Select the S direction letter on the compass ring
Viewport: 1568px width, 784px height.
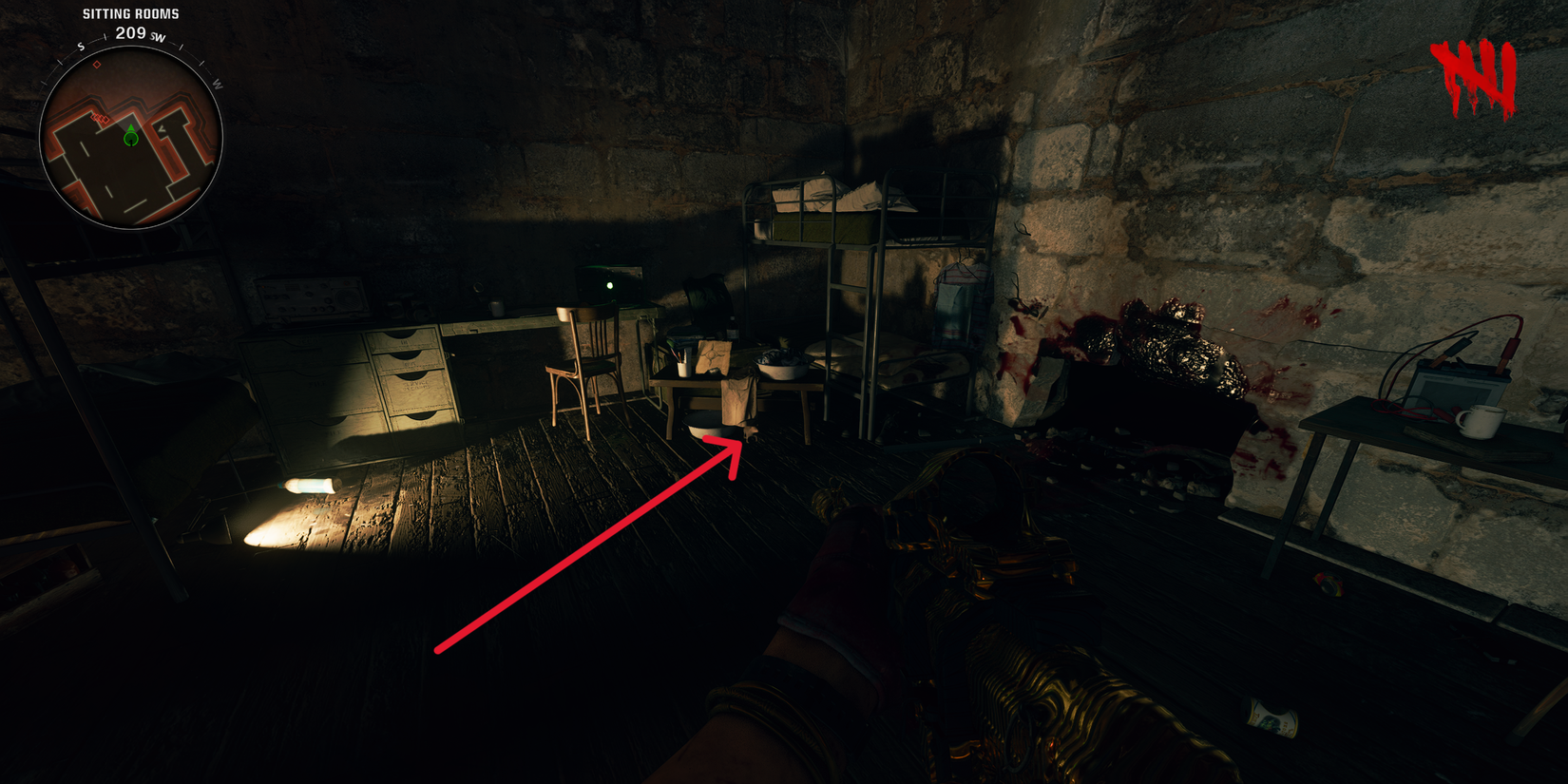80,47
